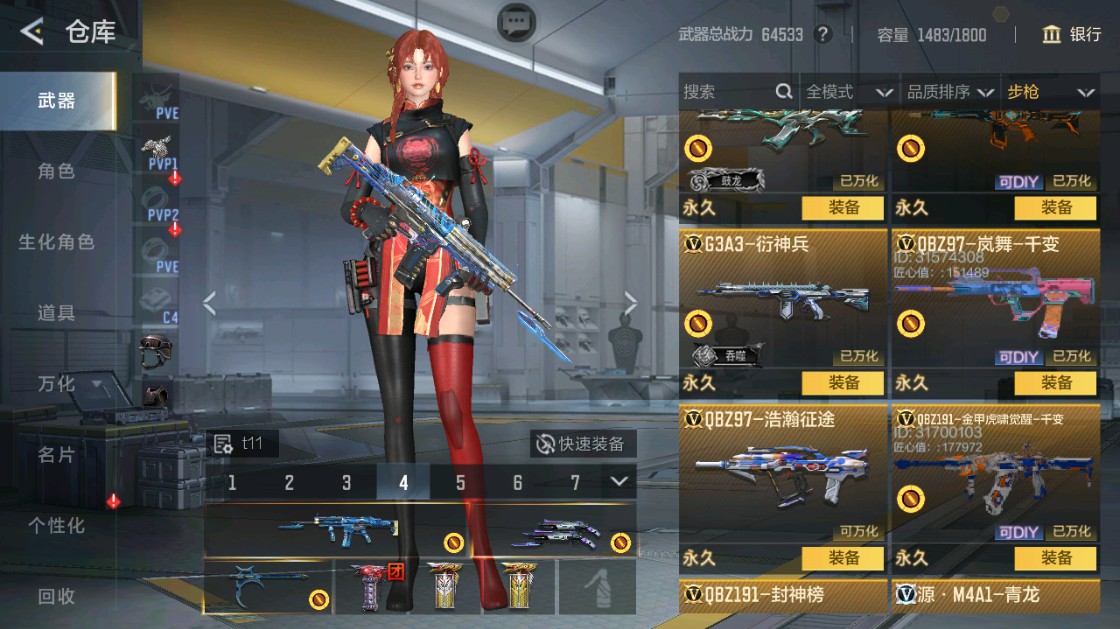Show the weapon power help question mark
Screen dimensions: 1120x629
pyautogui.click(x=823, y=34)
